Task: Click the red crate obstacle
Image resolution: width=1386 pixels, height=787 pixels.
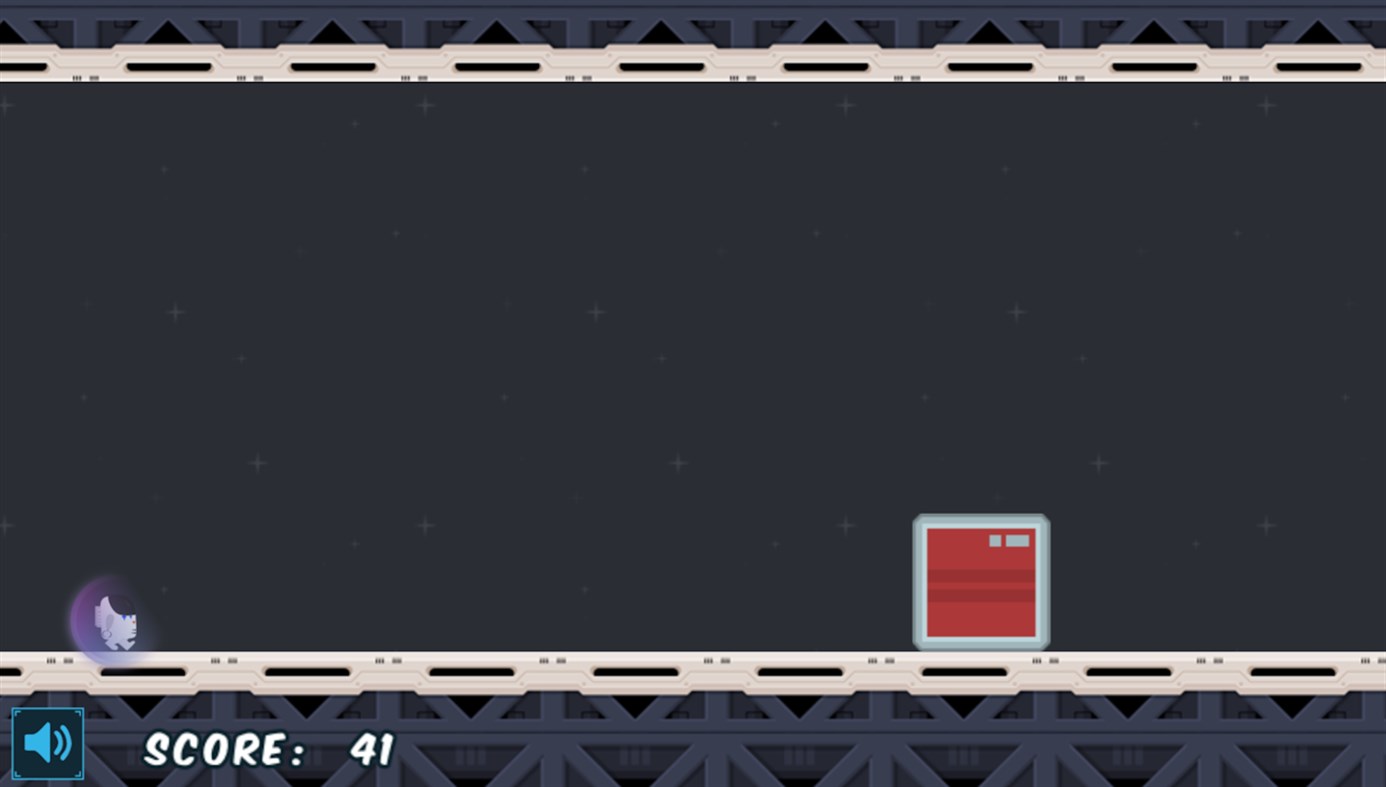Action: [980, 582]
